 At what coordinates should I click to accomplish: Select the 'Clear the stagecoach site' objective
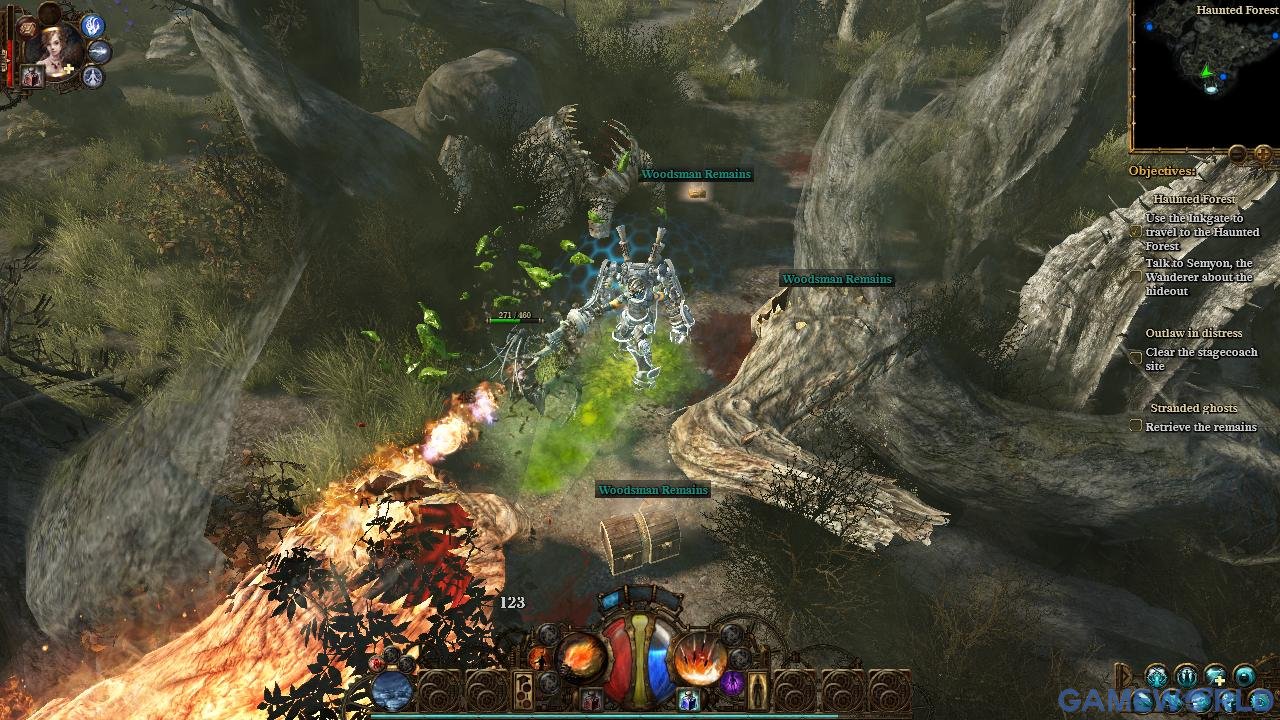click(x=1200, y=359)
